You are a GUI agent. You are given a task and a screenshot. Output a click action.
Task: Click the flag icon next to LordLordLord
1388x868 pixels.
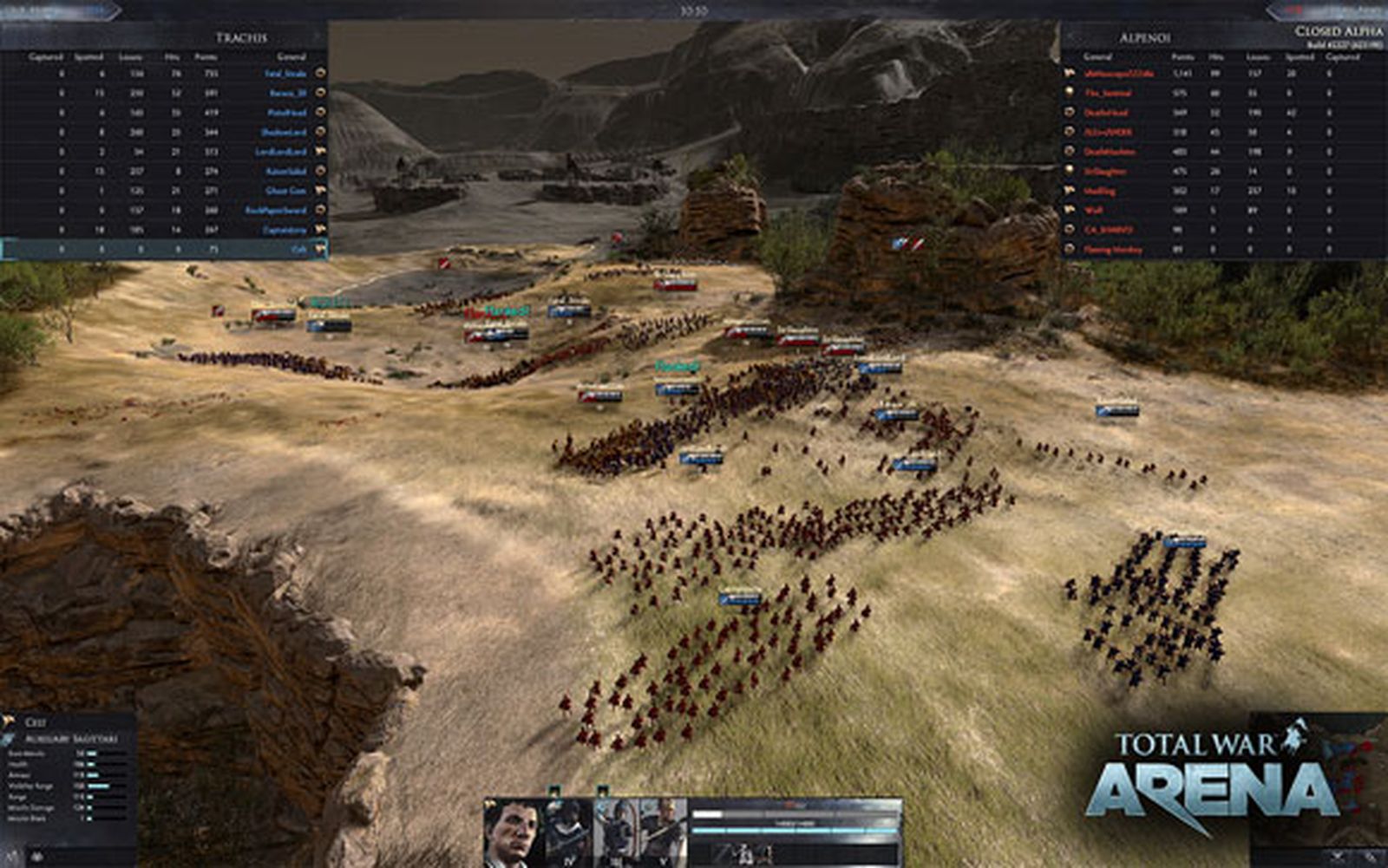[319, 152]
